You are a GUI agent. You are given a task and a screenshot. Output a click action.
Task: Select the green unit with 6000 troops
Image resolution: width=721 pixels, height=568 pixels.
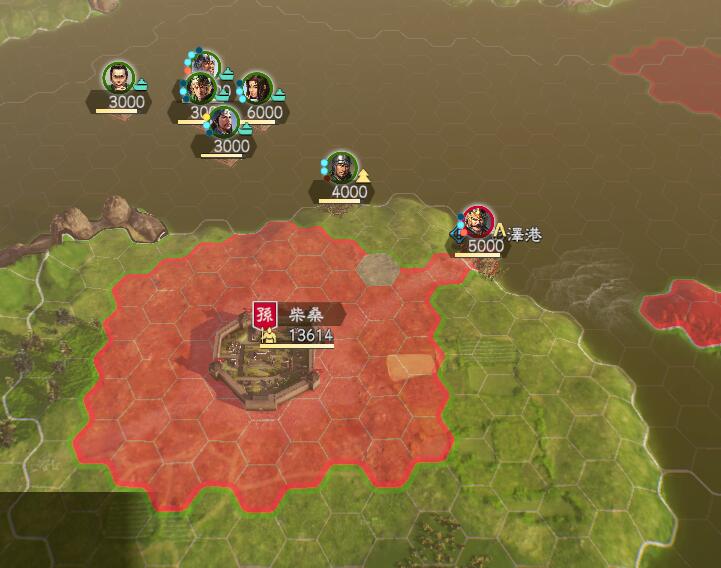coord(257,89)
